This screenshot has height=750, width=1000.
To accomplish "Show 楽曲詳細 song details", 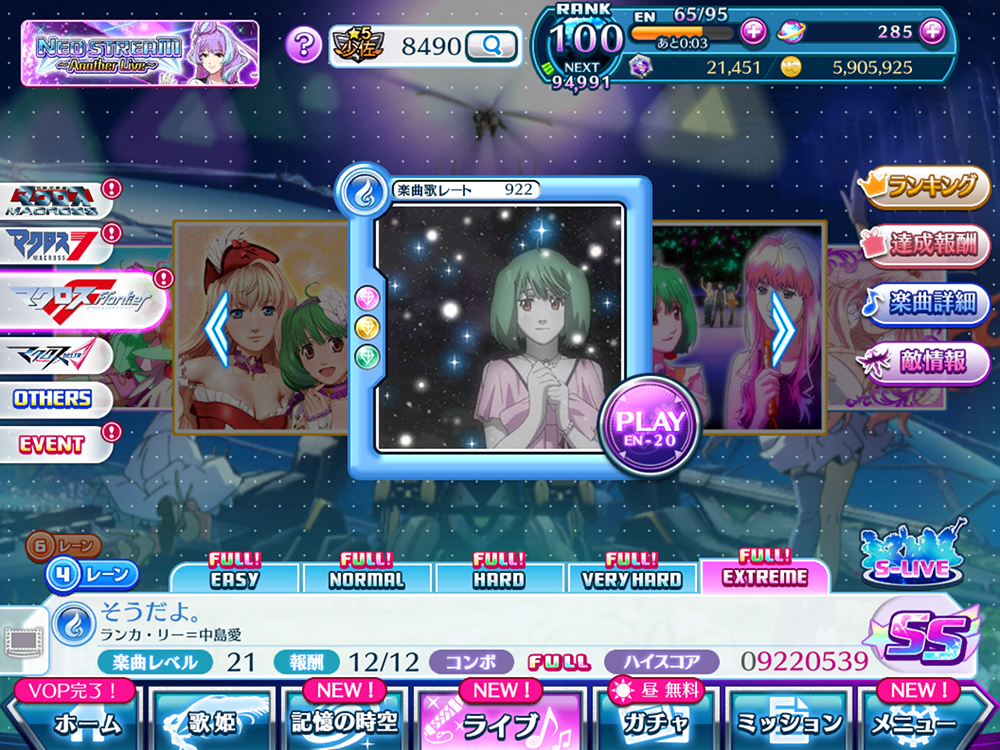I will pyautogui.click(x=925, y=304).
